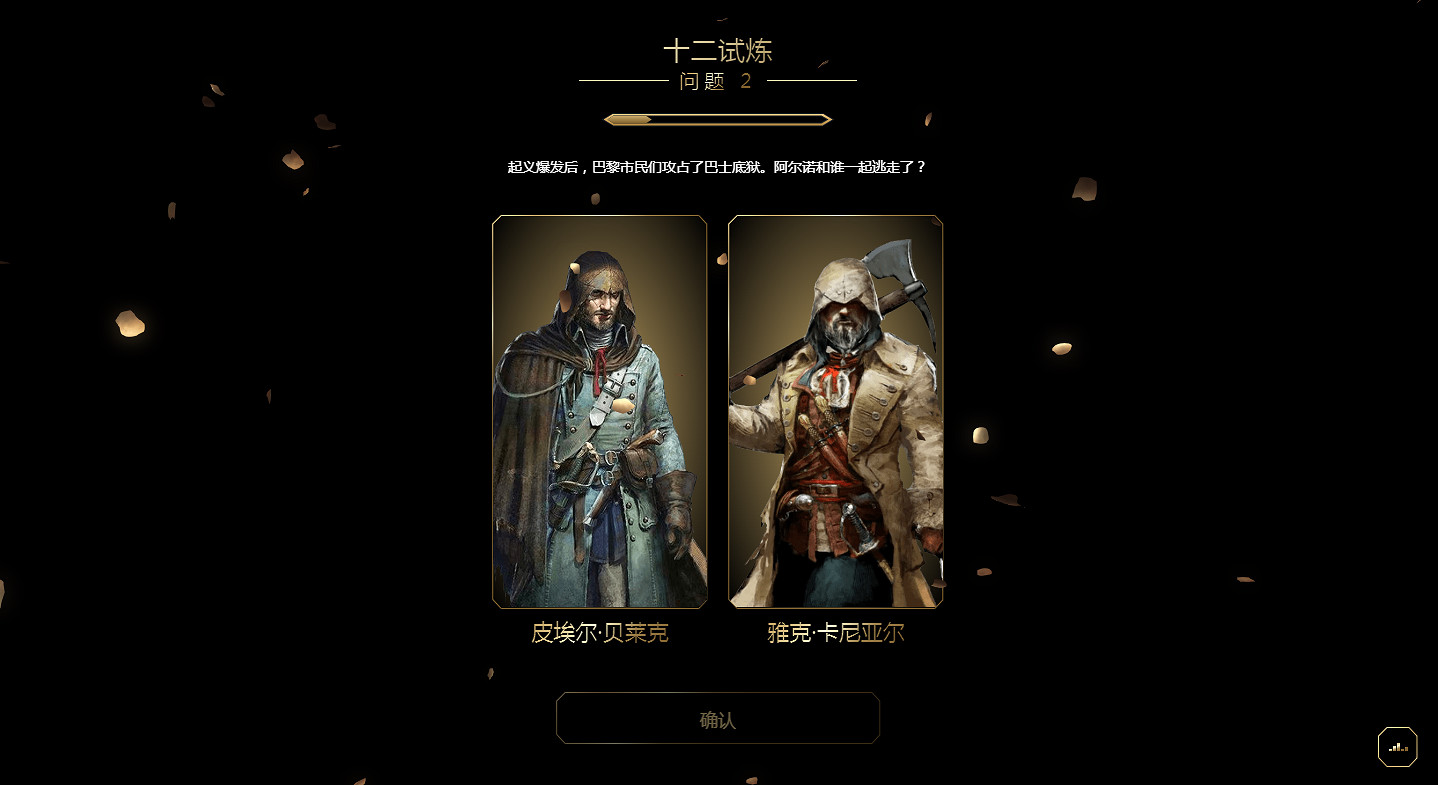Click the 问题 2 heading
Viewport: 1438px width, 785px height.
tap(716, 82)
